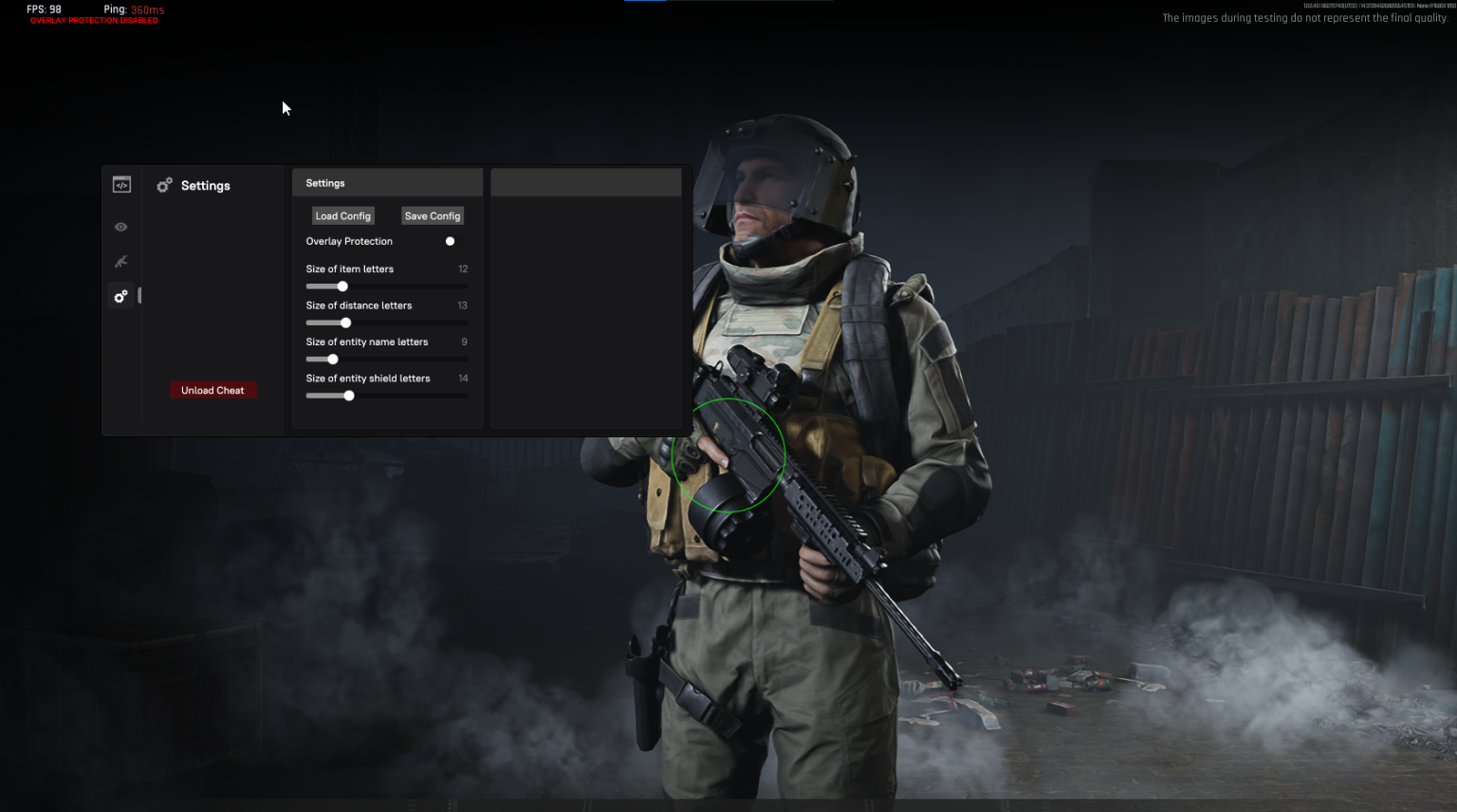
Task: Click the Unload Cheat button
Action: [212, 391]
